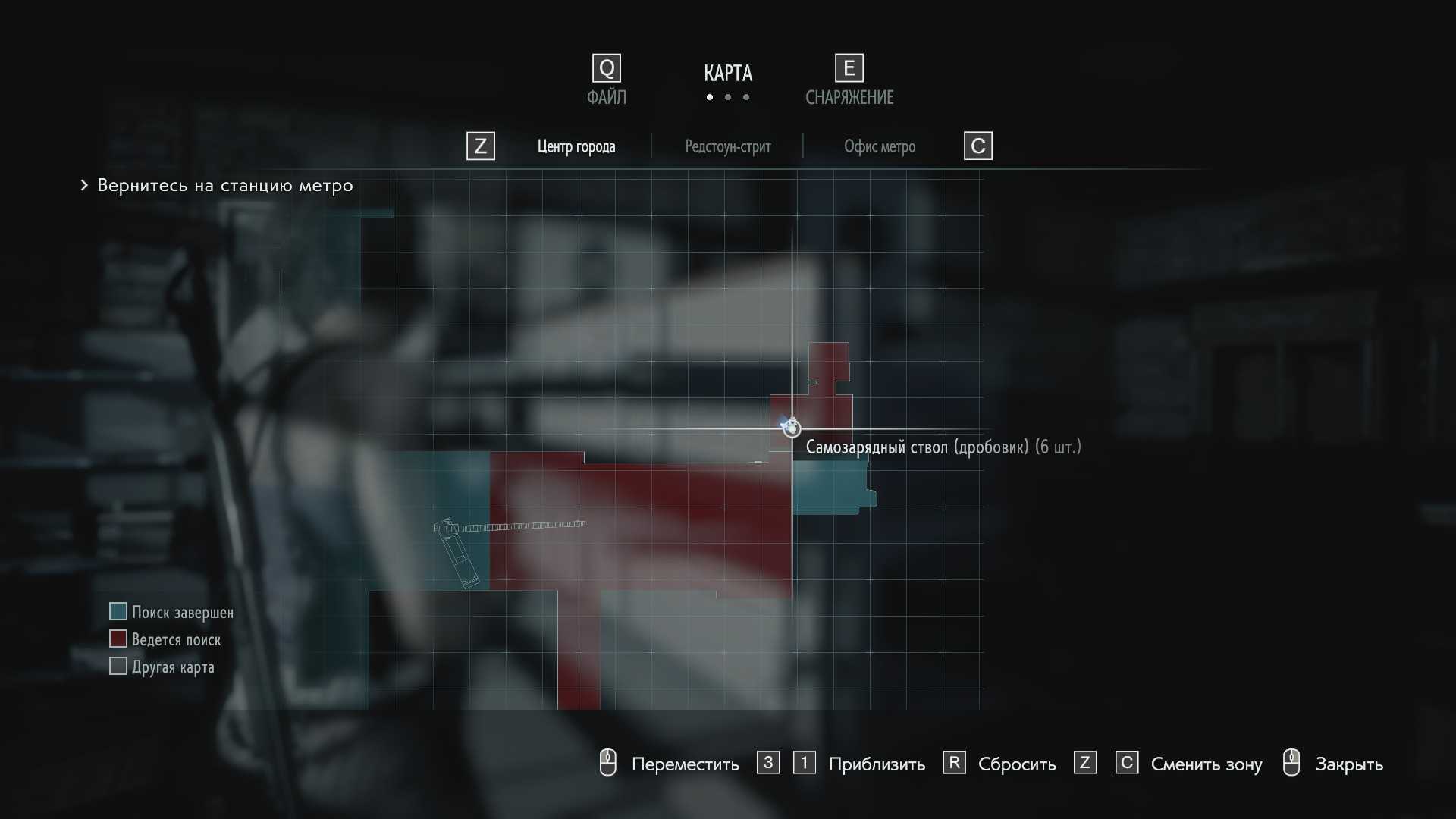
Task: Click the Приблизить zoom option
Action: pyautogui.click(x=876, y=764)
